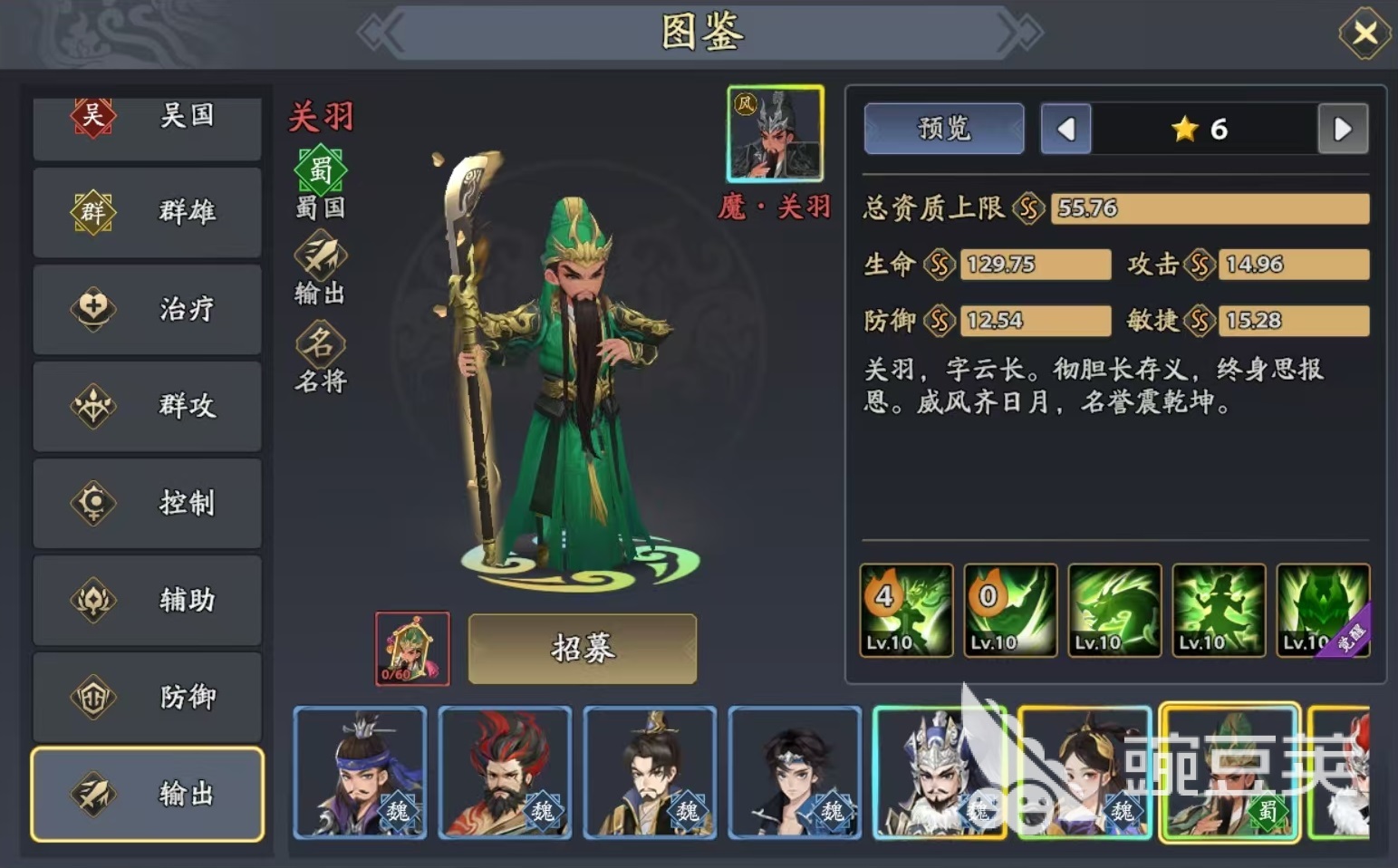Image resolution: width=1398 pixels, height=868 pixels.
Task: Click the right arrow to raise star rank
Action: (1343, 129)
